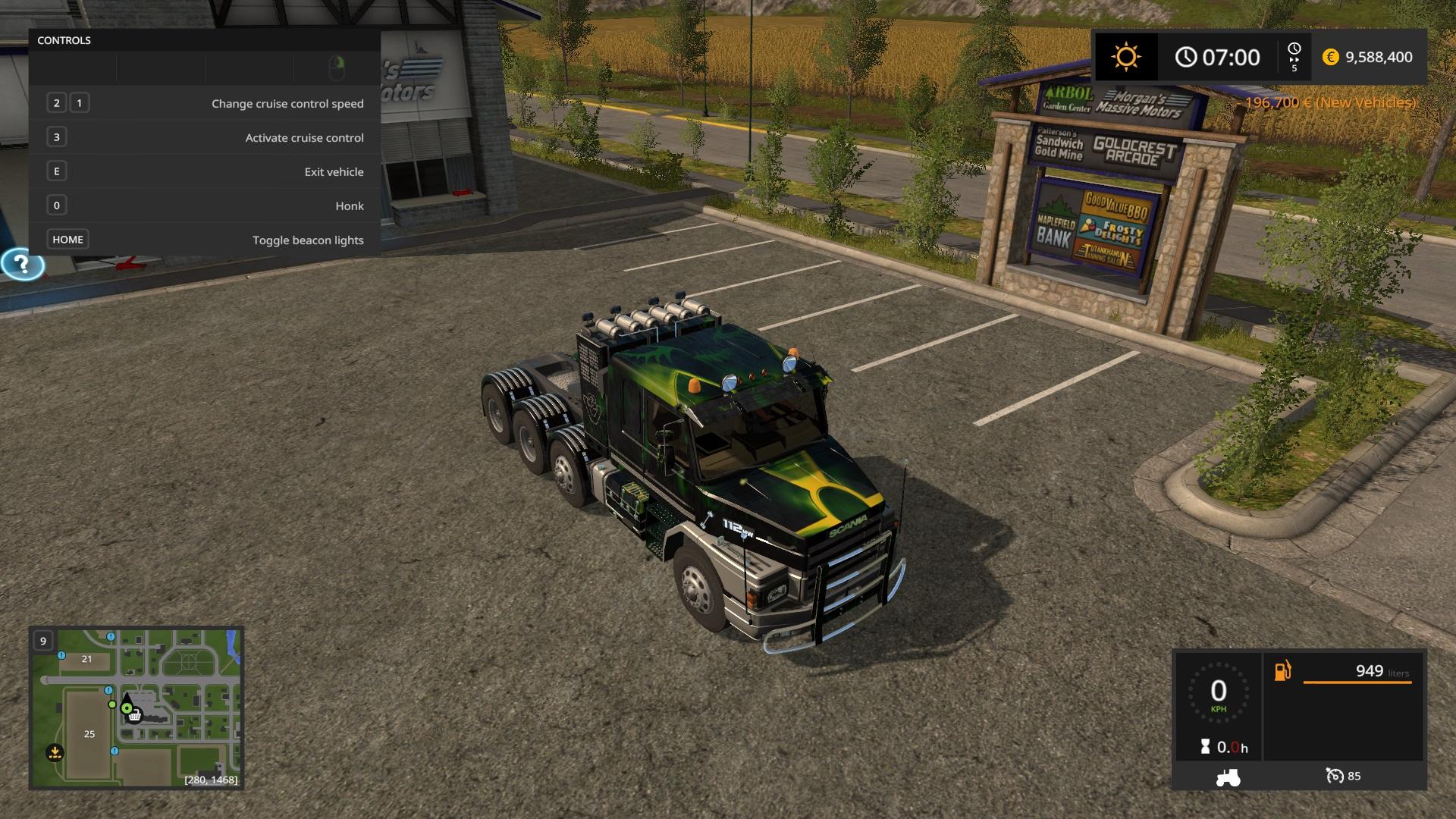This screenshot has height=819, width=1456.
Task: Click the time scale clock icon
Action: coord(1294,49)
